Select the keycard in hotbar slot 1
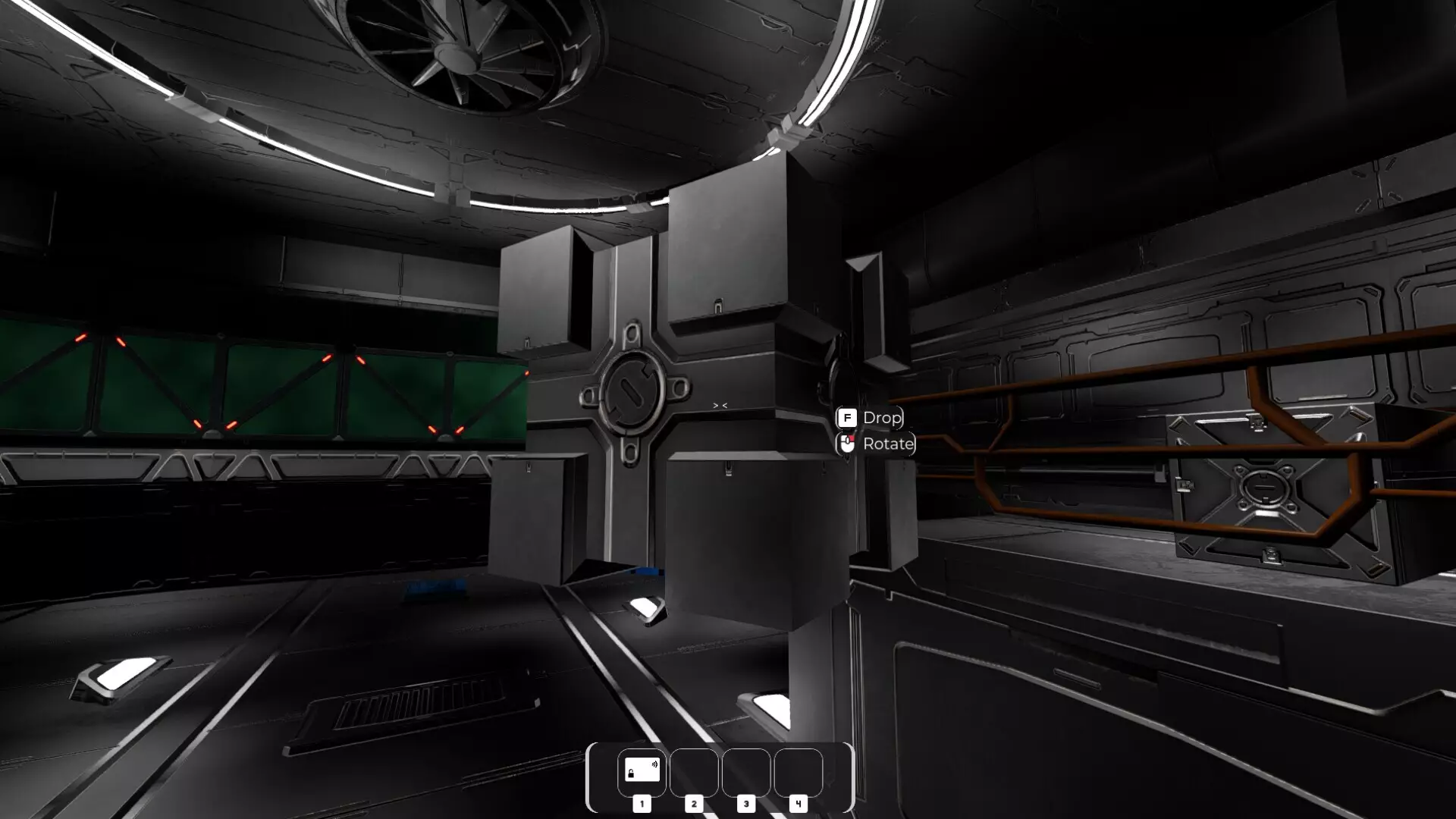Screen dimensions: 1456x819 click(642, 771)
